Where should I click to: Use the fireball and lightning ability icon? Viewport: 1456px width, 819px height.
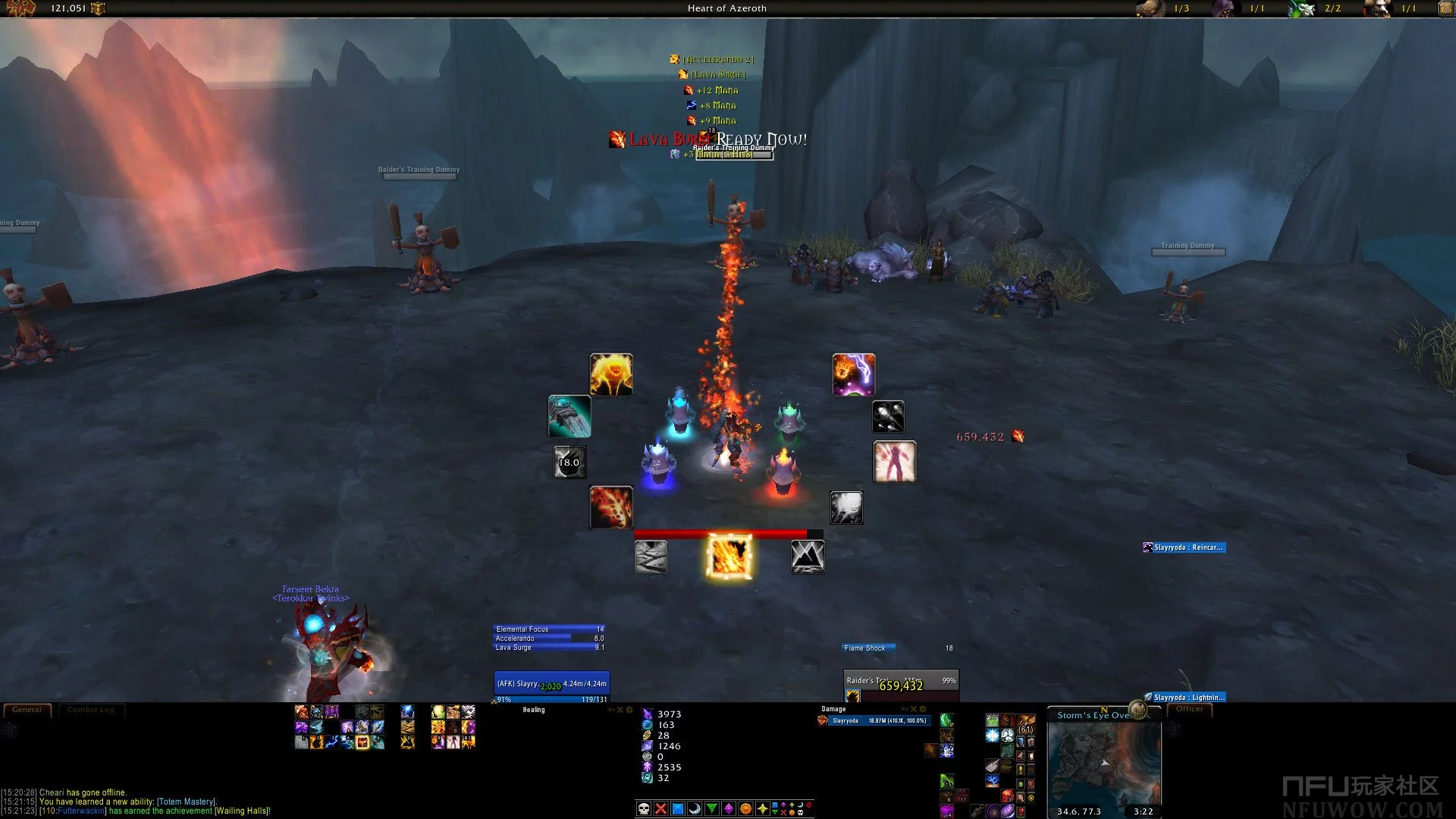tap(854, 375)
